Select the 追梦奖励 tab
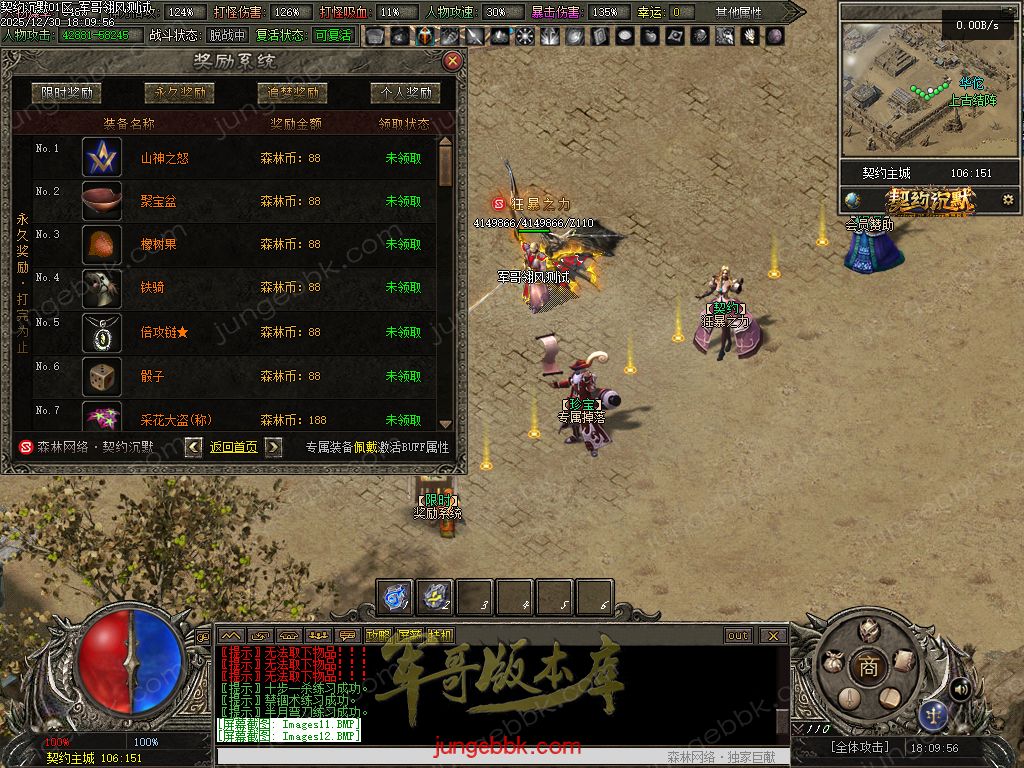Viewport: 1024px width, 768px height. pyautogui.click(x=292, y=93)
